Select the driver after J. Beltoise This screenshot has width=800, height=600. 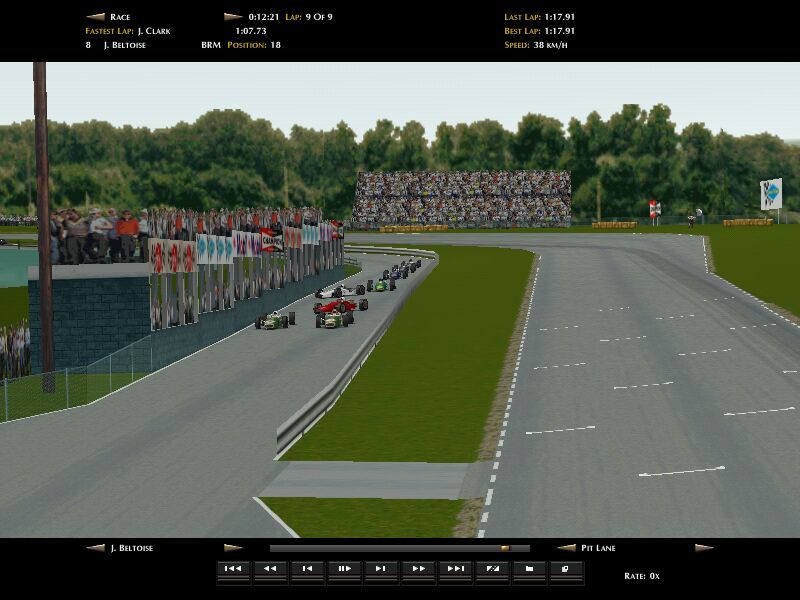[233, 548]
